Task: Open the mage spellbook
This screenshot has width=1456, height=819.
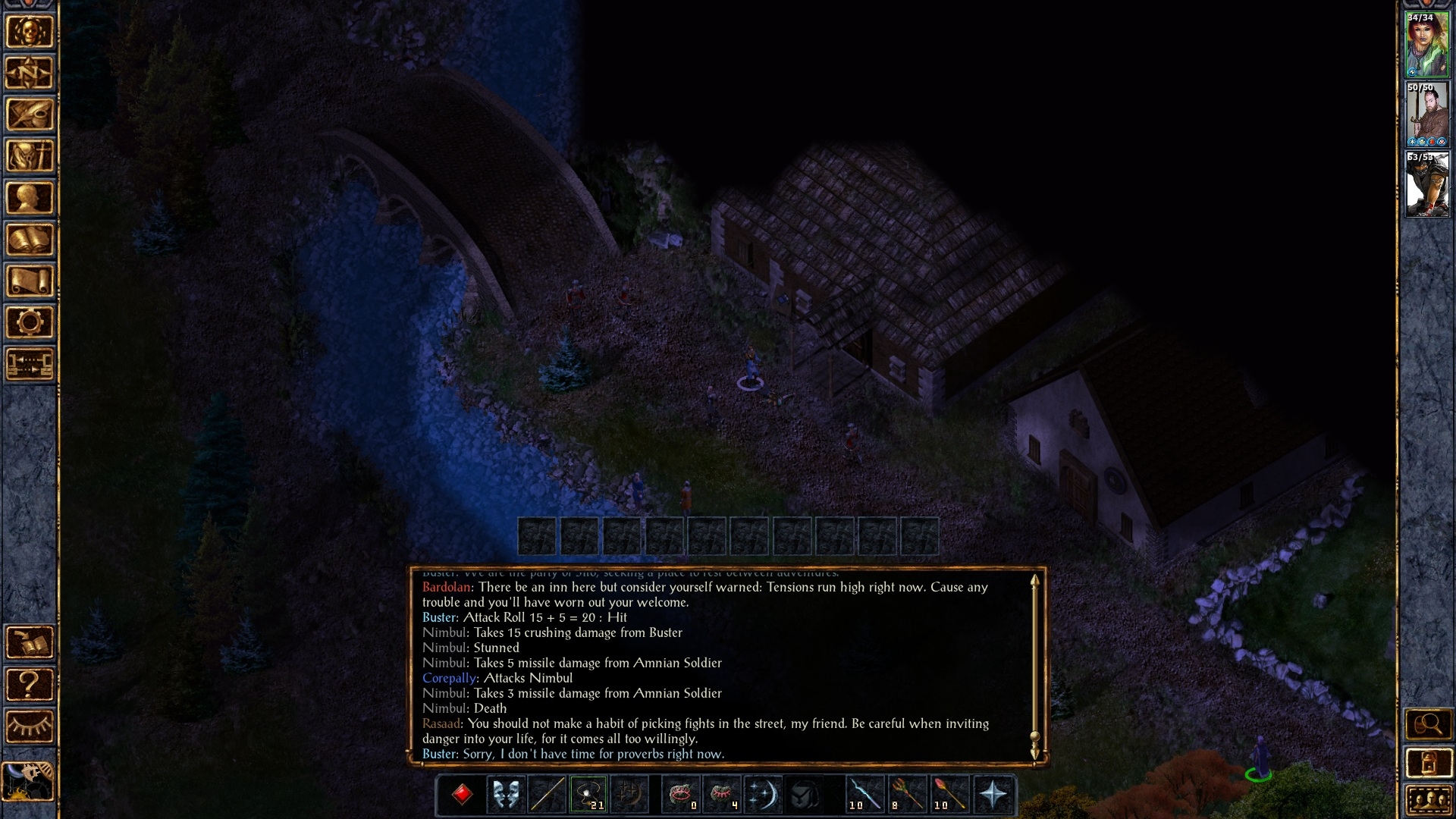Action: (30, 240)
